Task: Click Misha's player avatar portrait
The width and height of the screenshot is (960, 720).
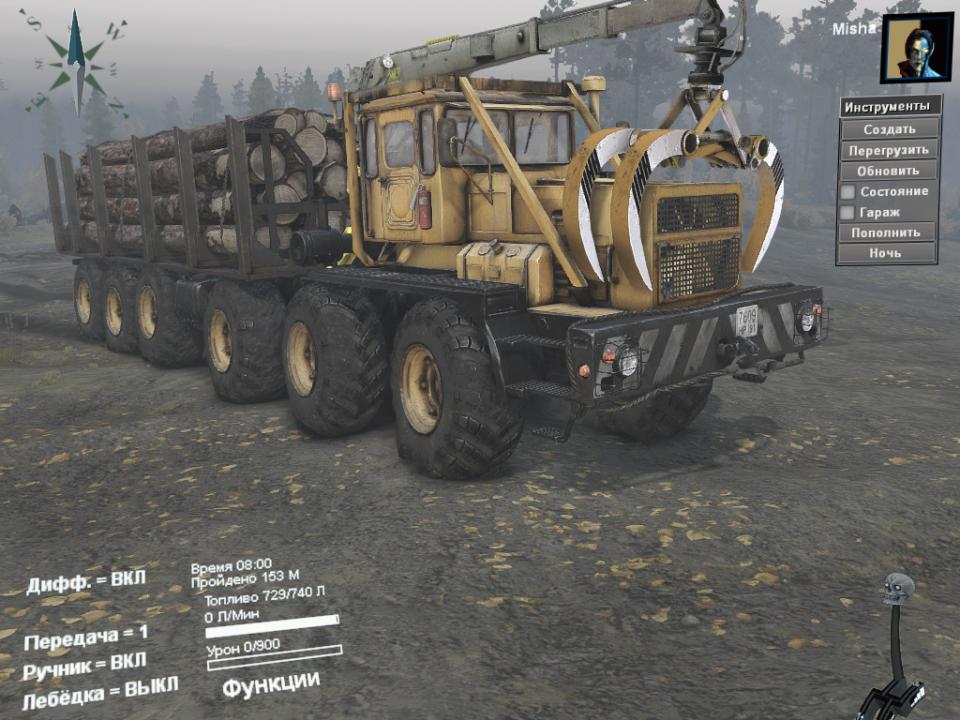Action: 916,48
